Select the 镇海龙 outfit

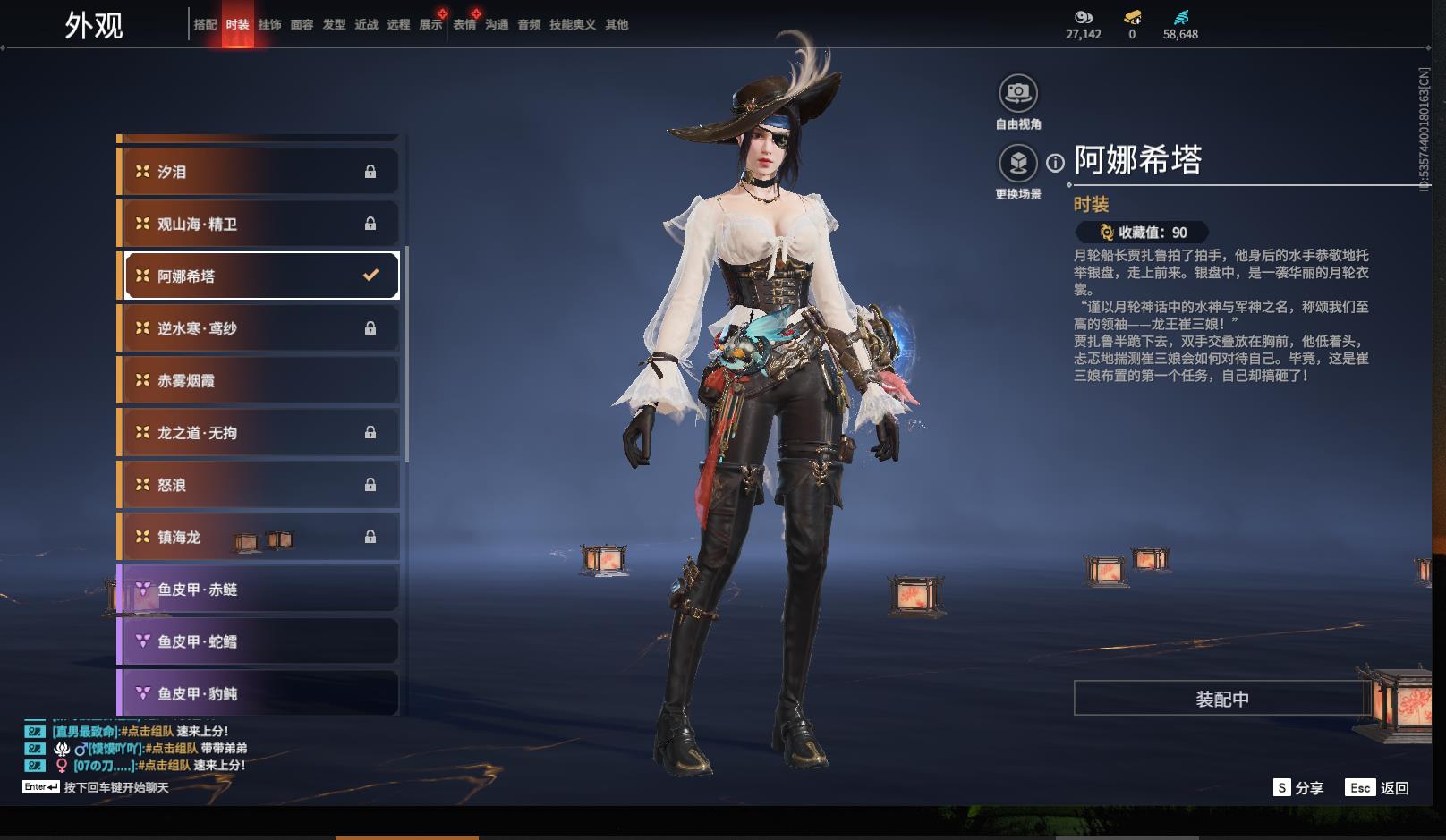click(x=259, y=537)
